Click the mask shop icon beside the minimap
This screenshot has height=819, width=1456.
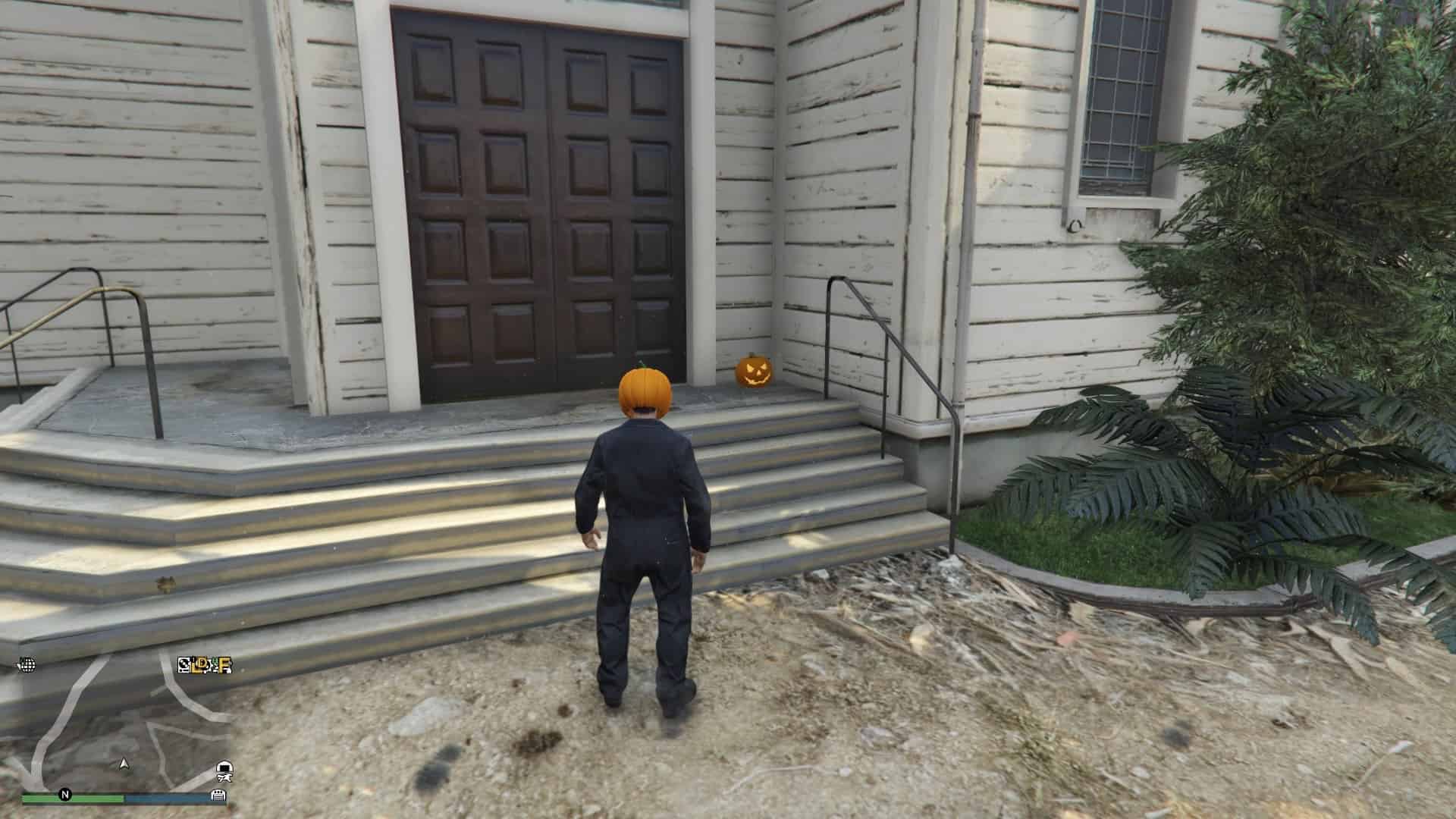(224, 770)
